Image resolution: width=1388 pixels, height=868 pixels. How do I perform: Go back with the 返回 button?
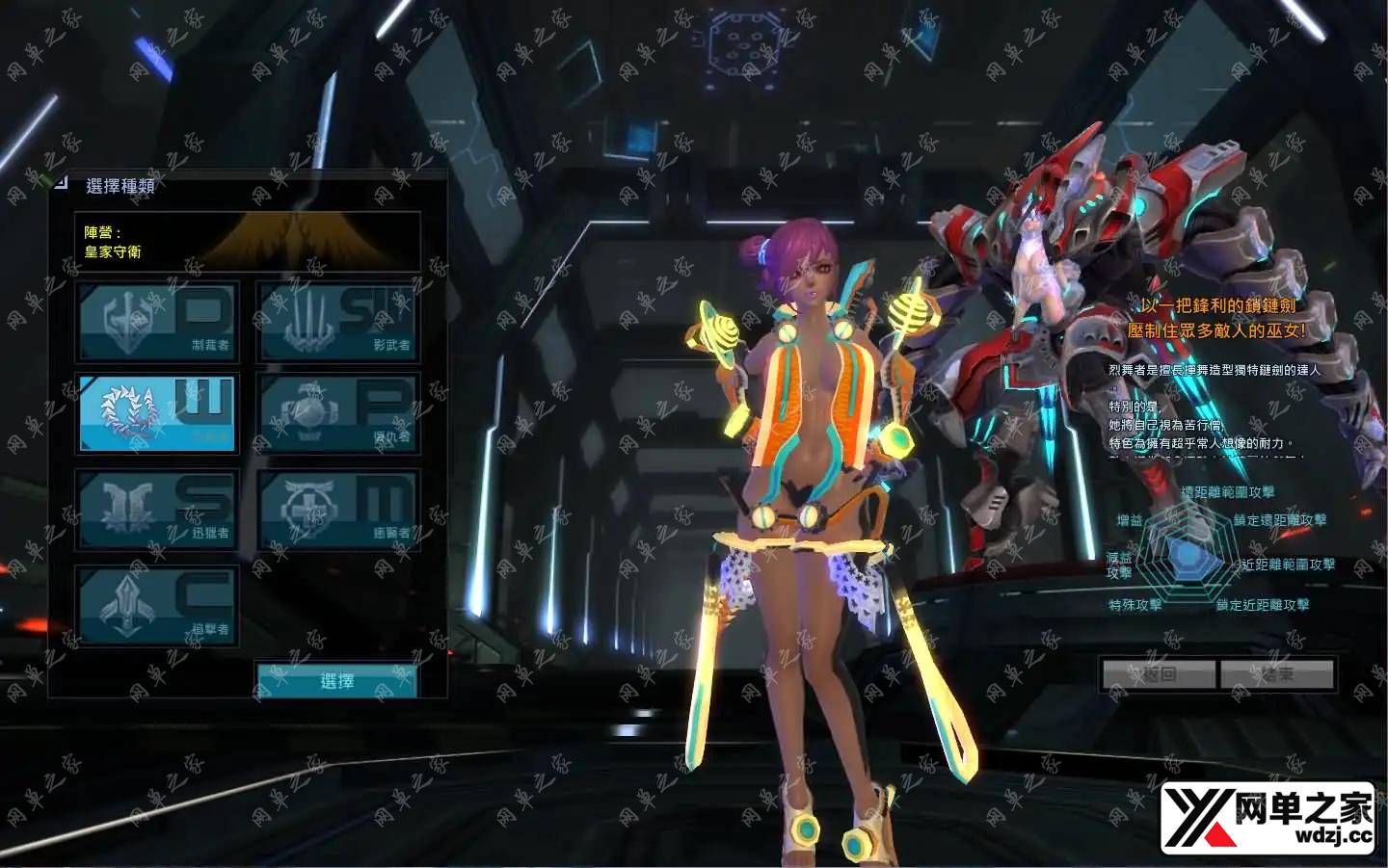(1160, 673)
